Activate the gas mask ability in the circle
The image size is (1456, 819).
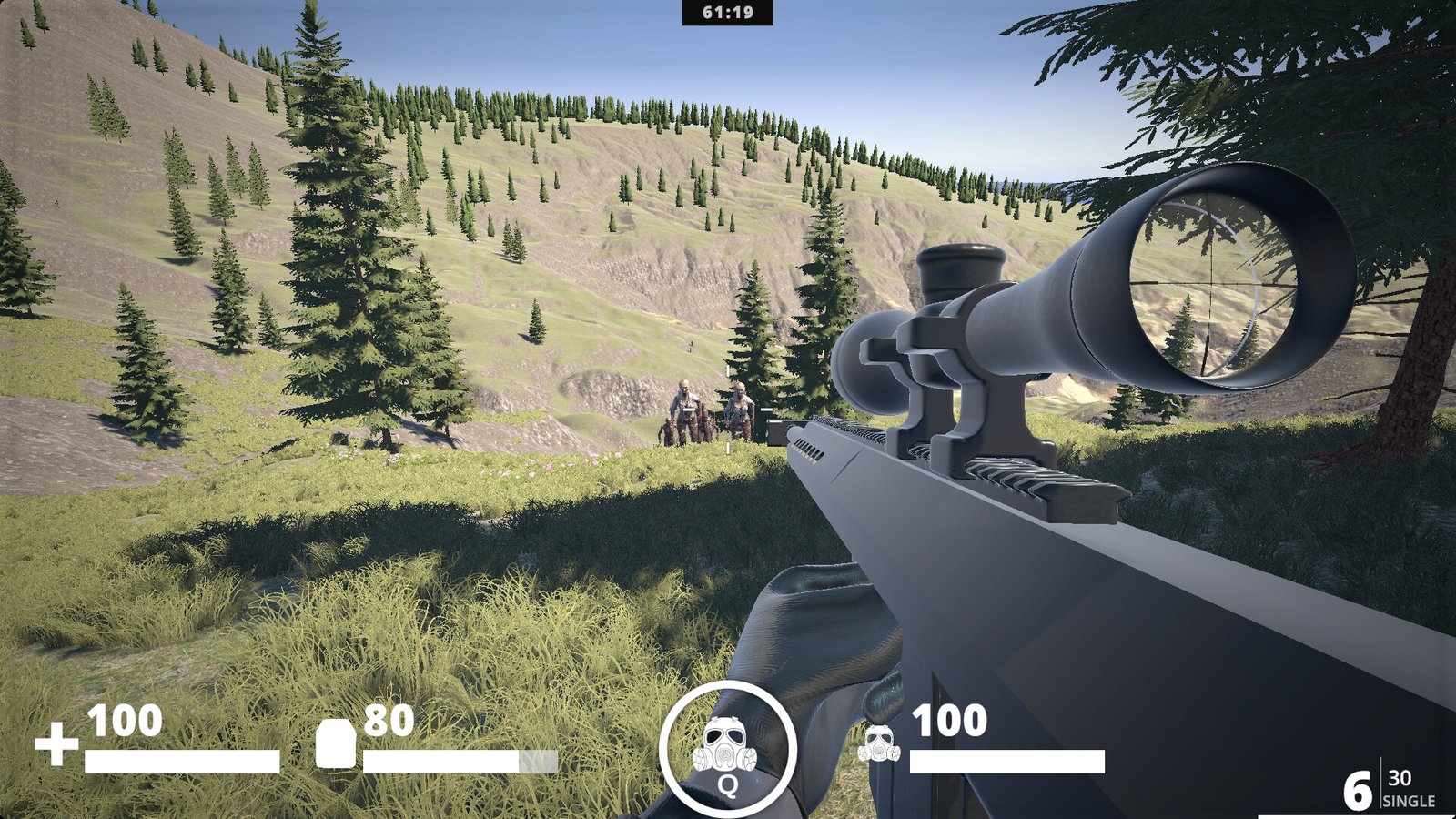(727, 750)
